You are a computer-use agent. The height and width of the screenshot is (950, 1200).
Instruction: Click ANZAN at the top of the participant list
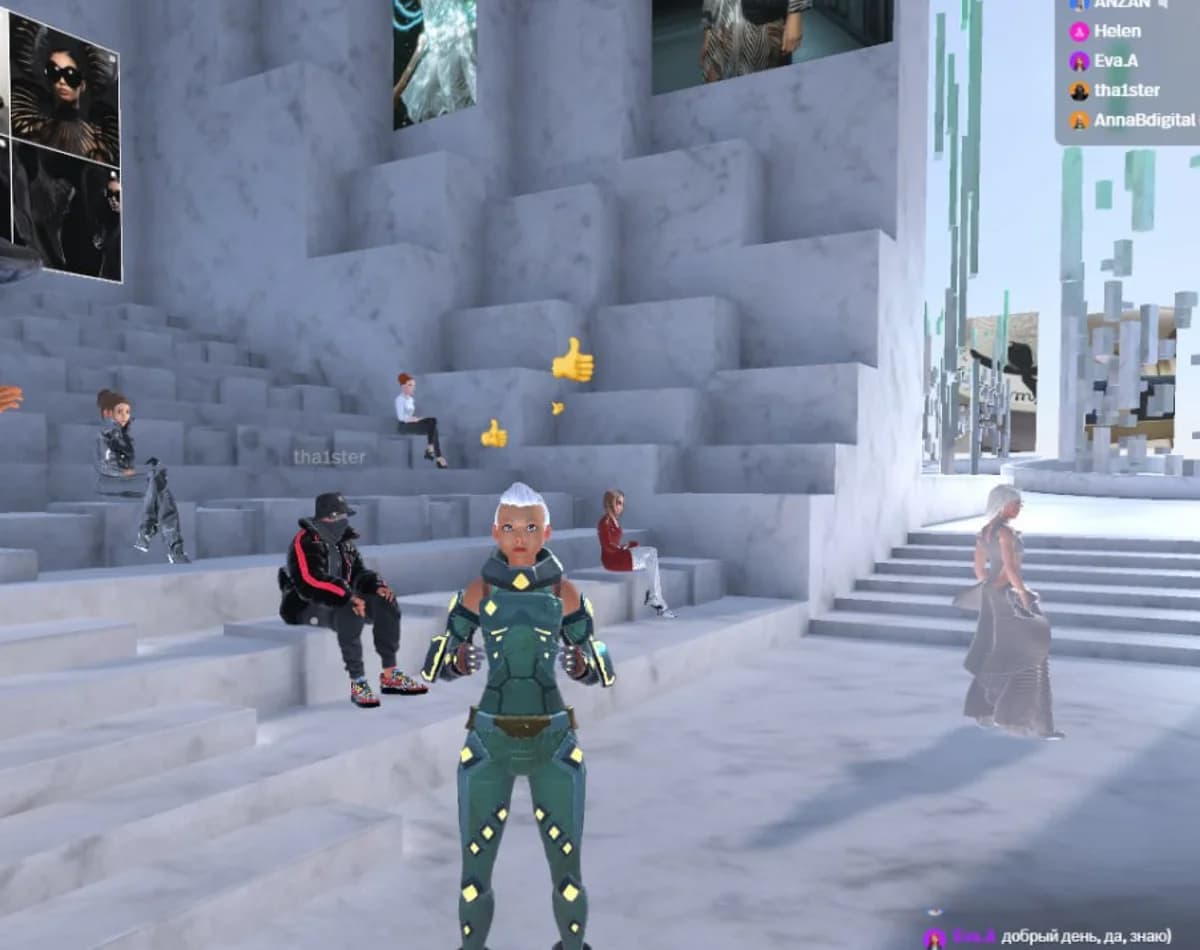(x=1121, y=4)
